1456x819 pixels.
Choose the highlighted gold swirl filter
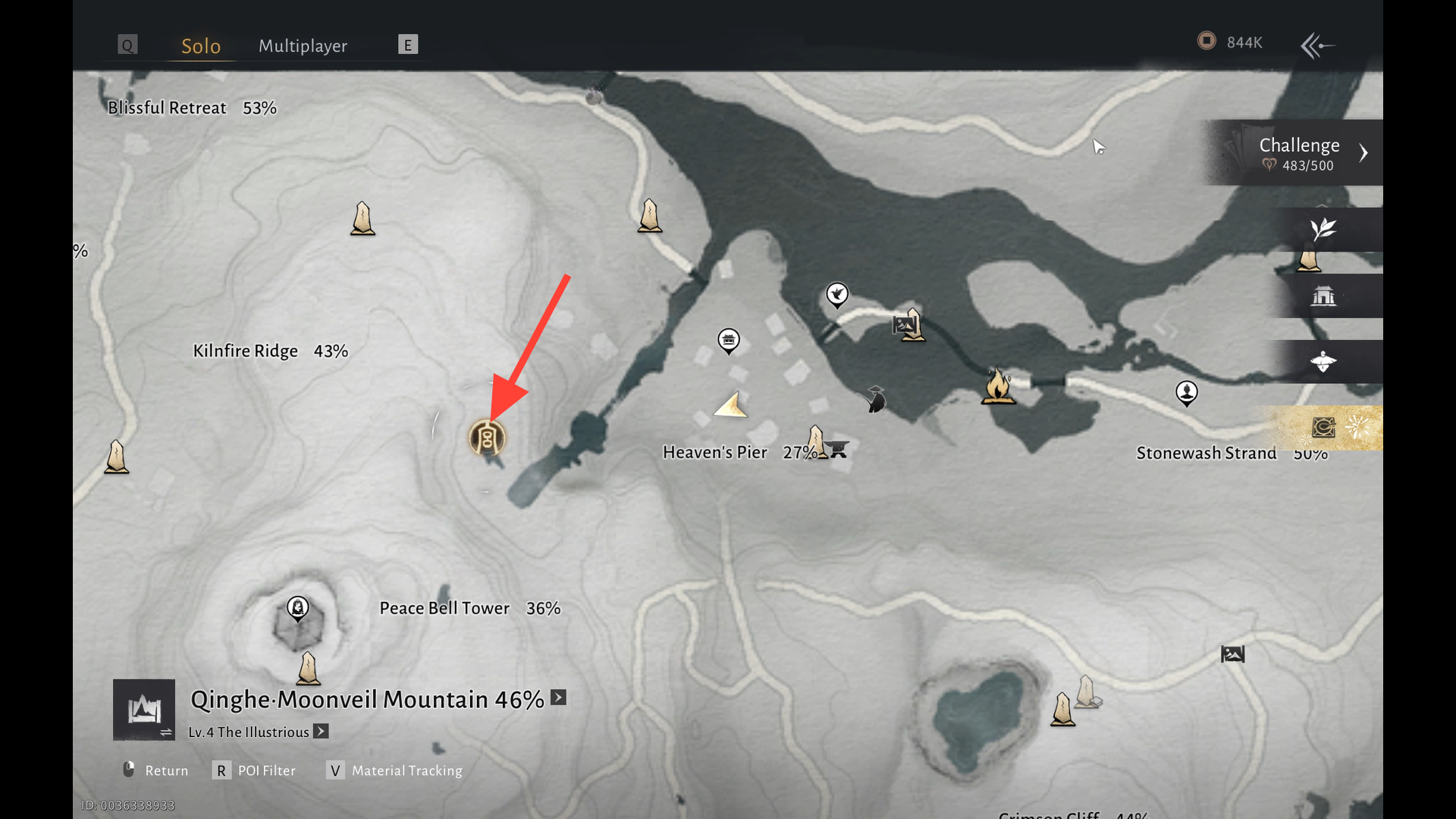[x=1323, y=428]
